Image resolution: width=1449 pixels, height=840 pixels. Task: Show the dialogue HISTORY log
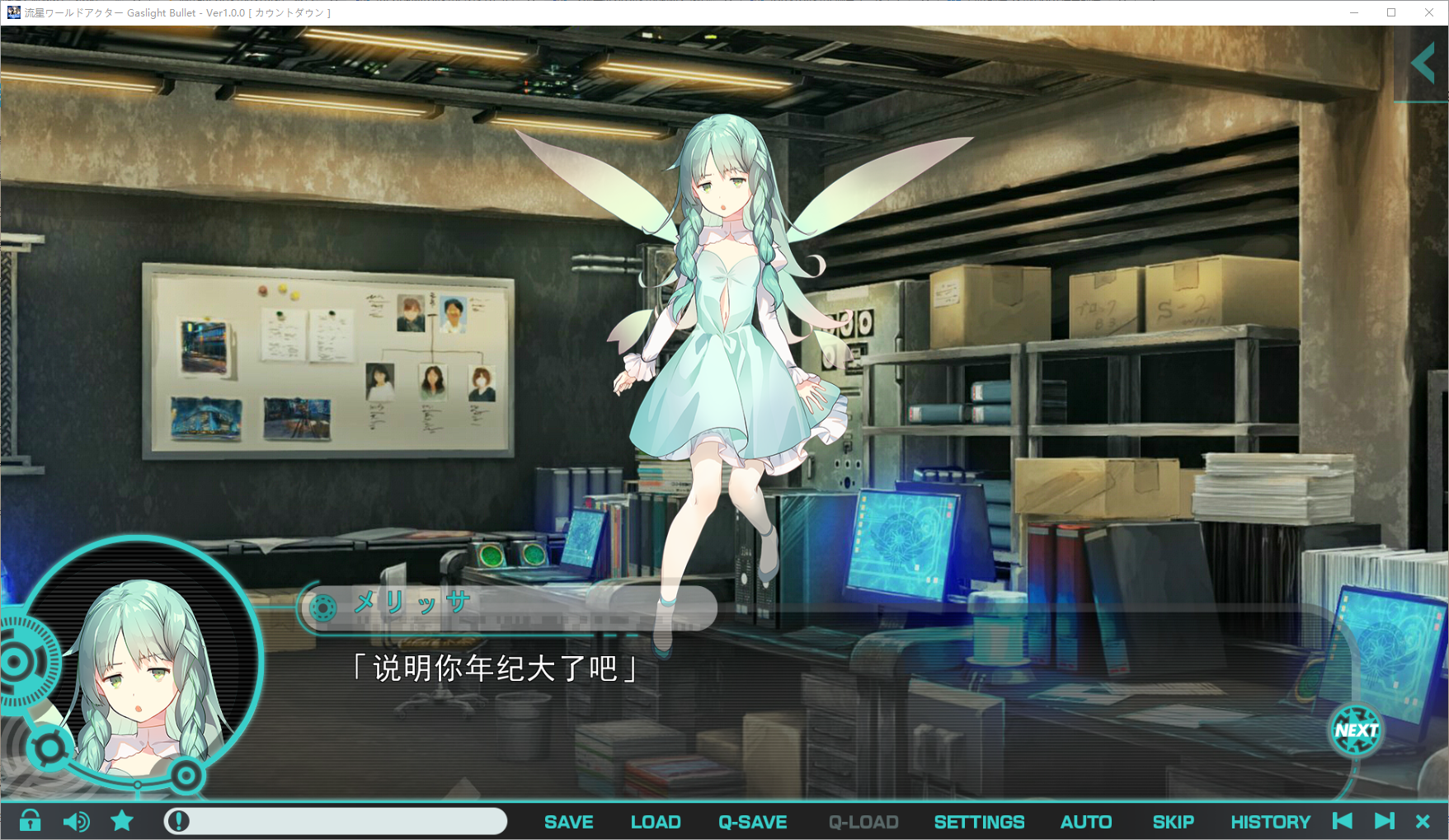click(x=1270, y=822)
